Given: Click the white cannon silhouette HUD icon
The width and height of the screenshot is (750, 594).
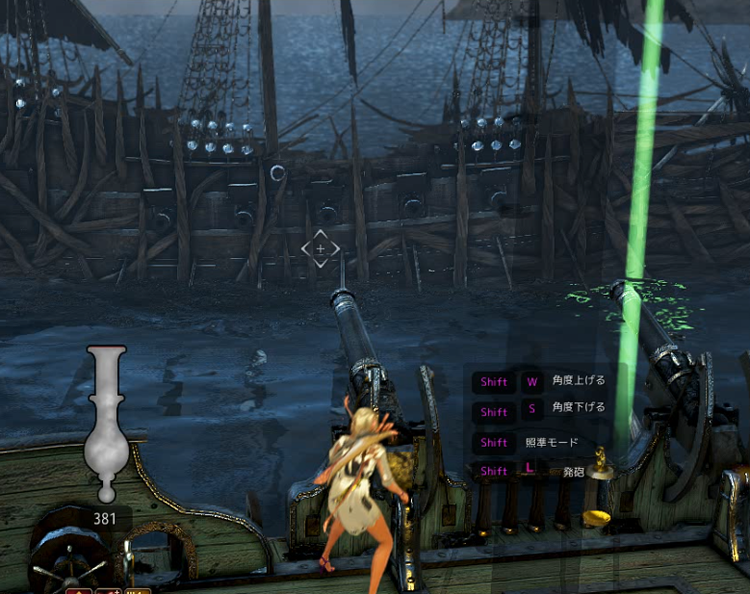Looking at the screenshot, I should 106,422.
